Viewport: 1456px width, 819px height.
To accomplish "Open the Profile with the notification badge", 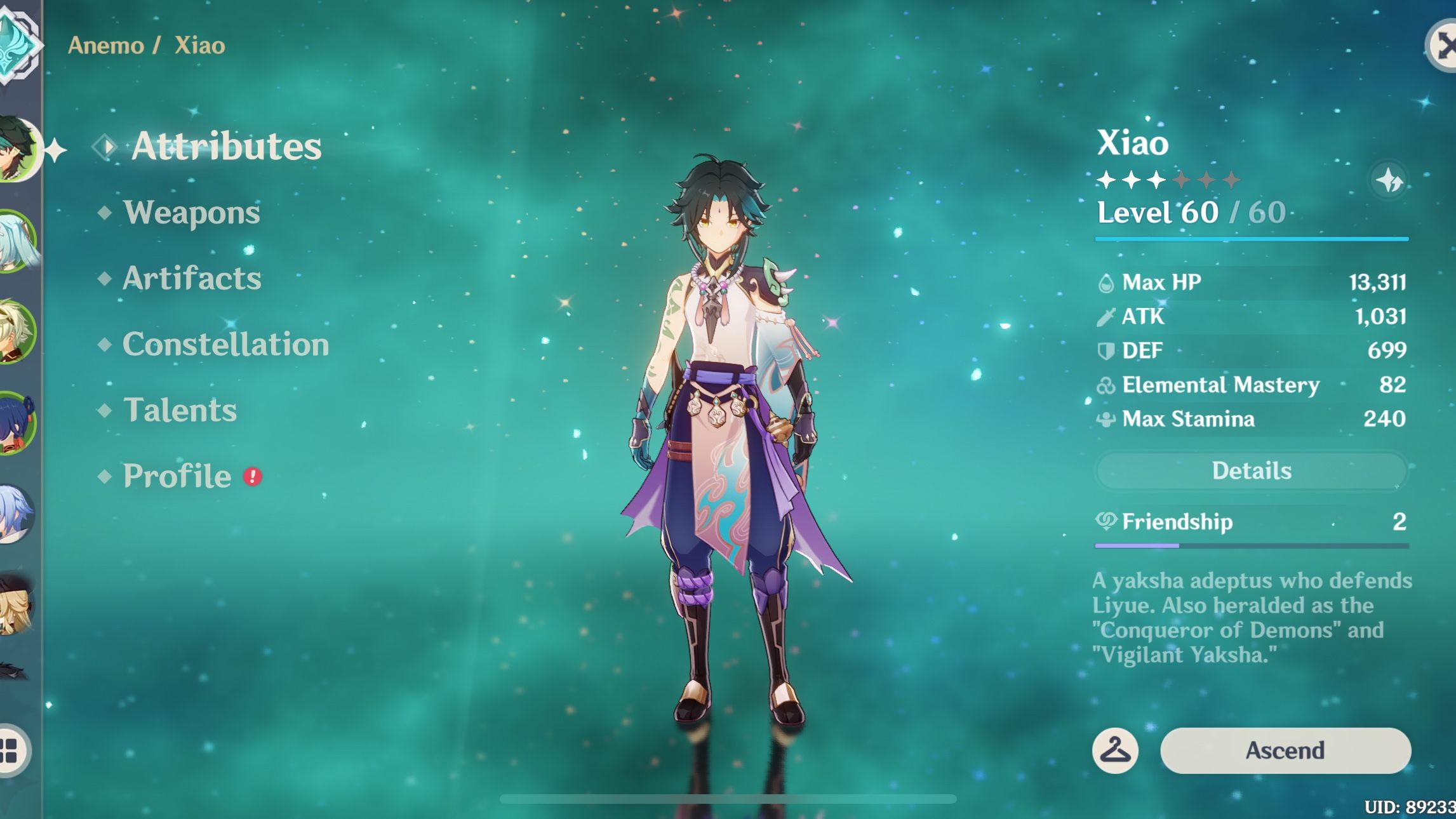I will point(178,477).
